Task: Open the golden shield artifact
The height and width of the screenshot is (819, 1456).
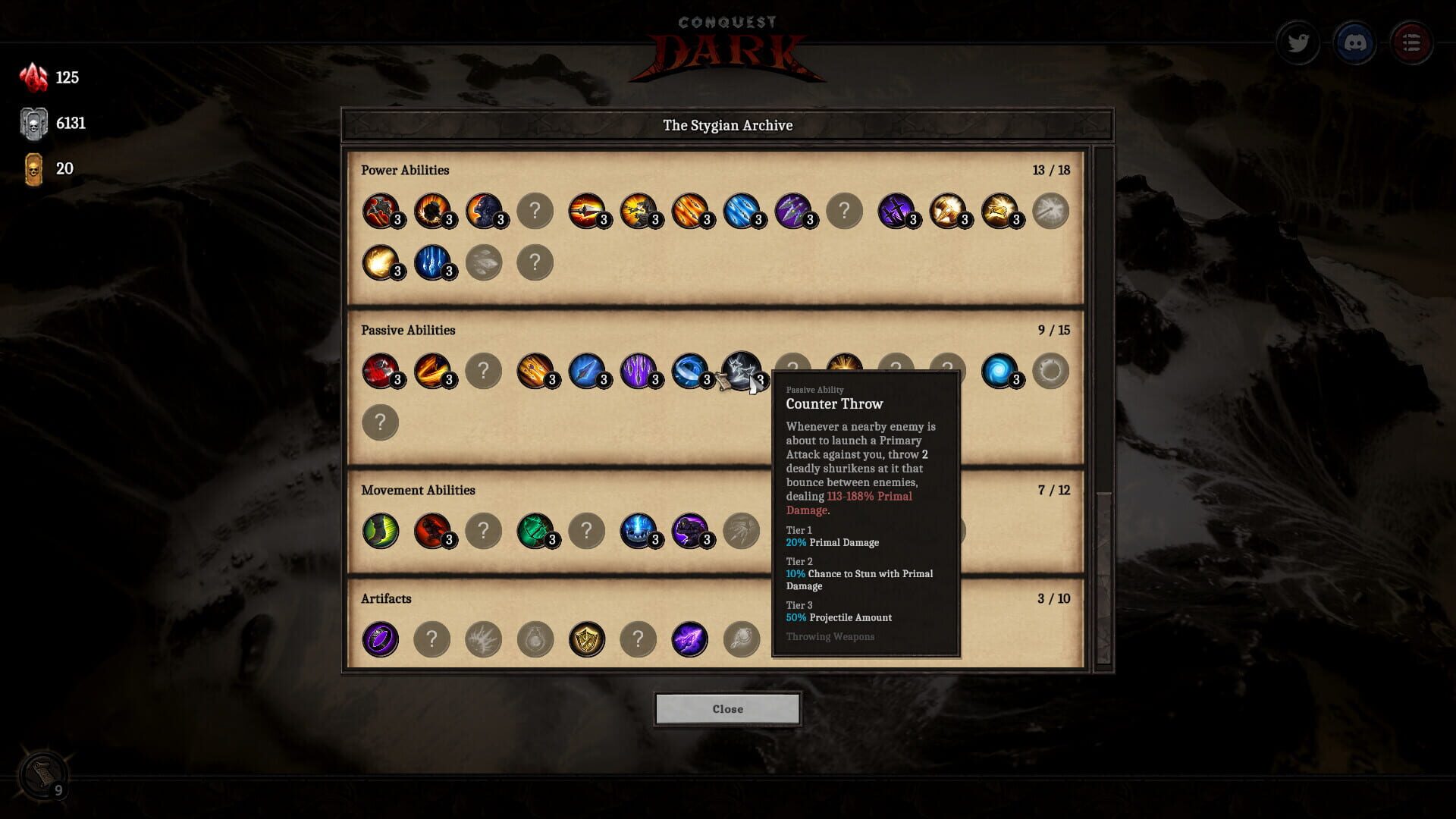Action: pyautogui.click(x=588, y=639)
